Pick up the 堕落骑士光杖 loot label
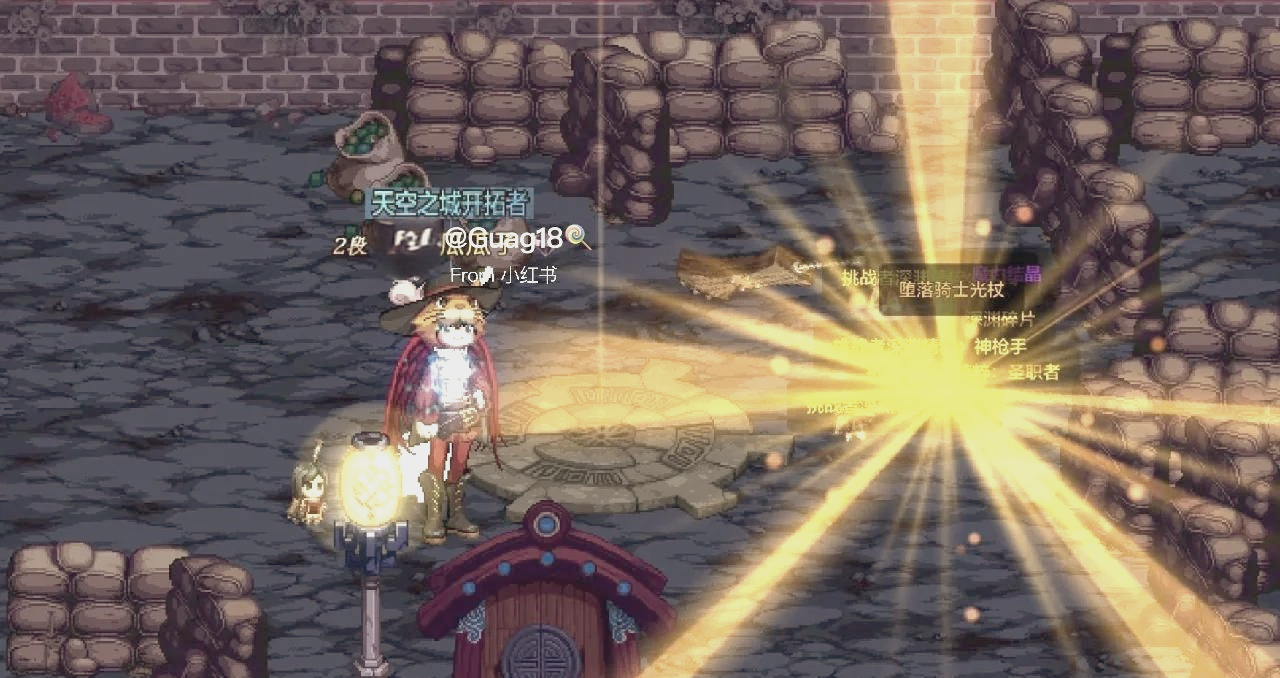The height and width of the screenshot is (678, 1280). (951, 290)
